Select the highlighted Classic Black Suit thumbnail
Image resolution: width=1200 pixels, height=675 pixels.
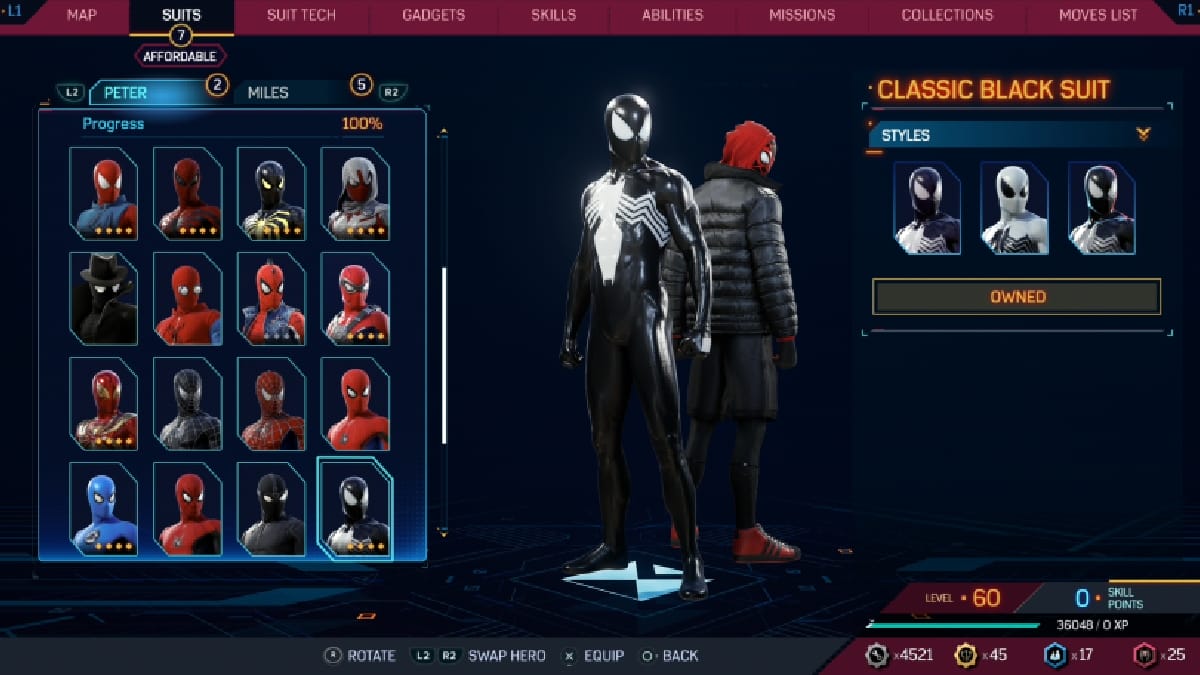[354, 506]
